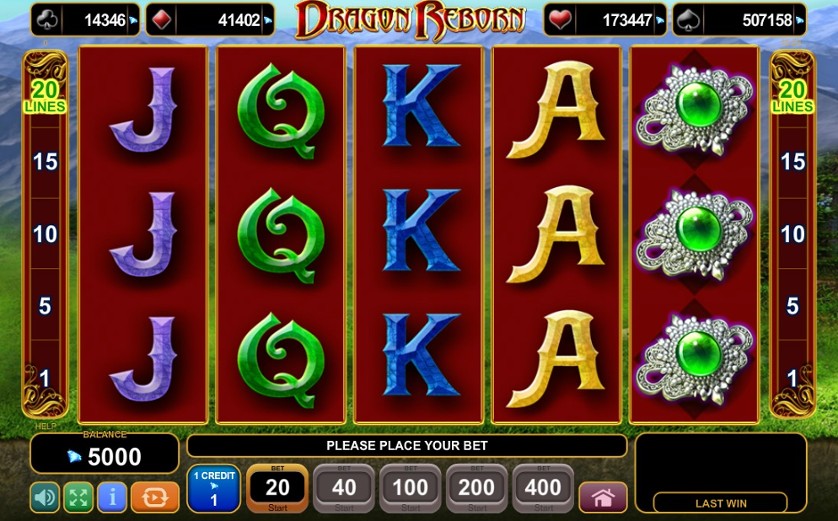Select the 100 bet button
This screenshot has width=838, height=521.
410,488
